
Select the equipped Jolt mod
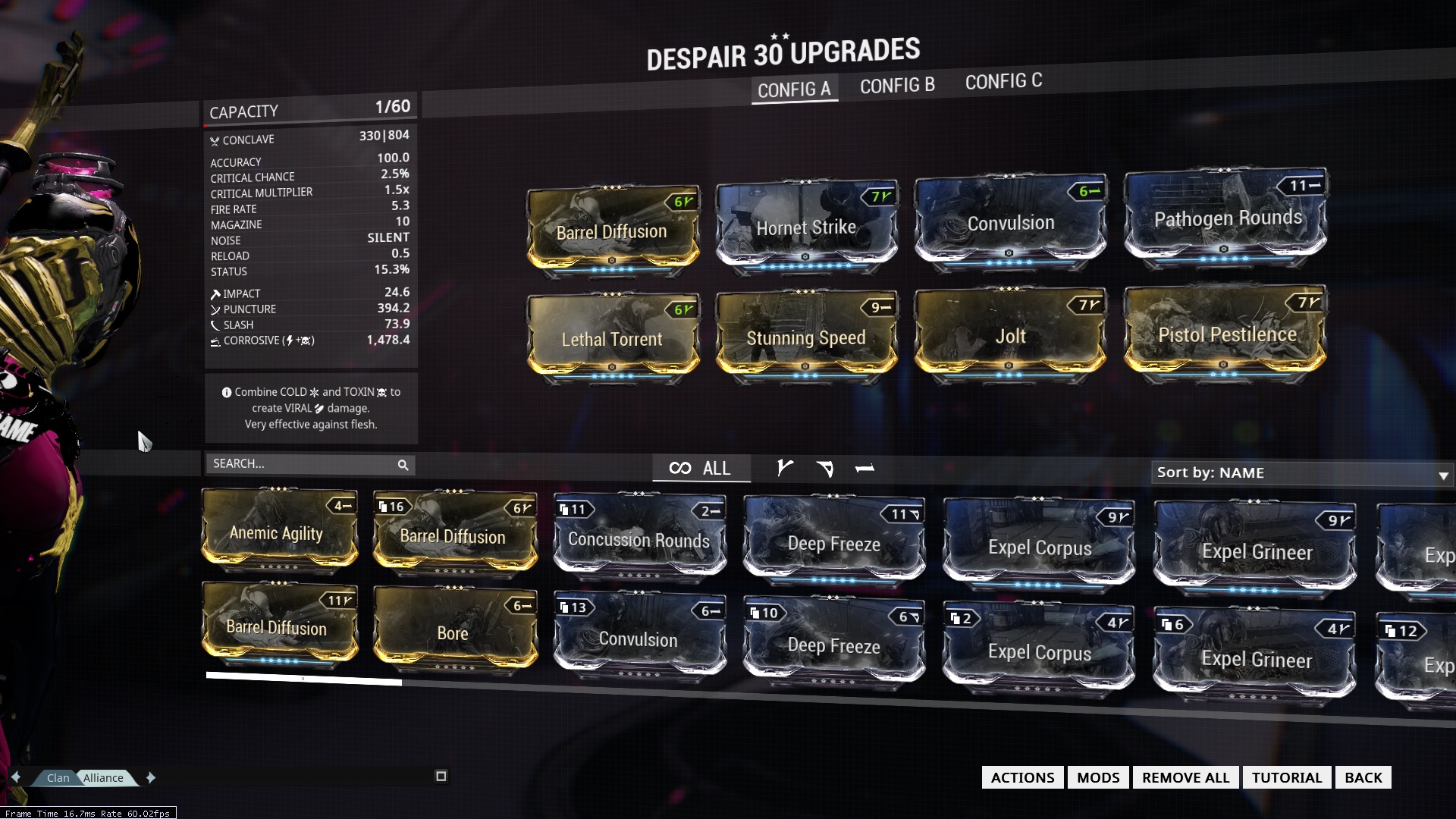(x=1010, y=335)
